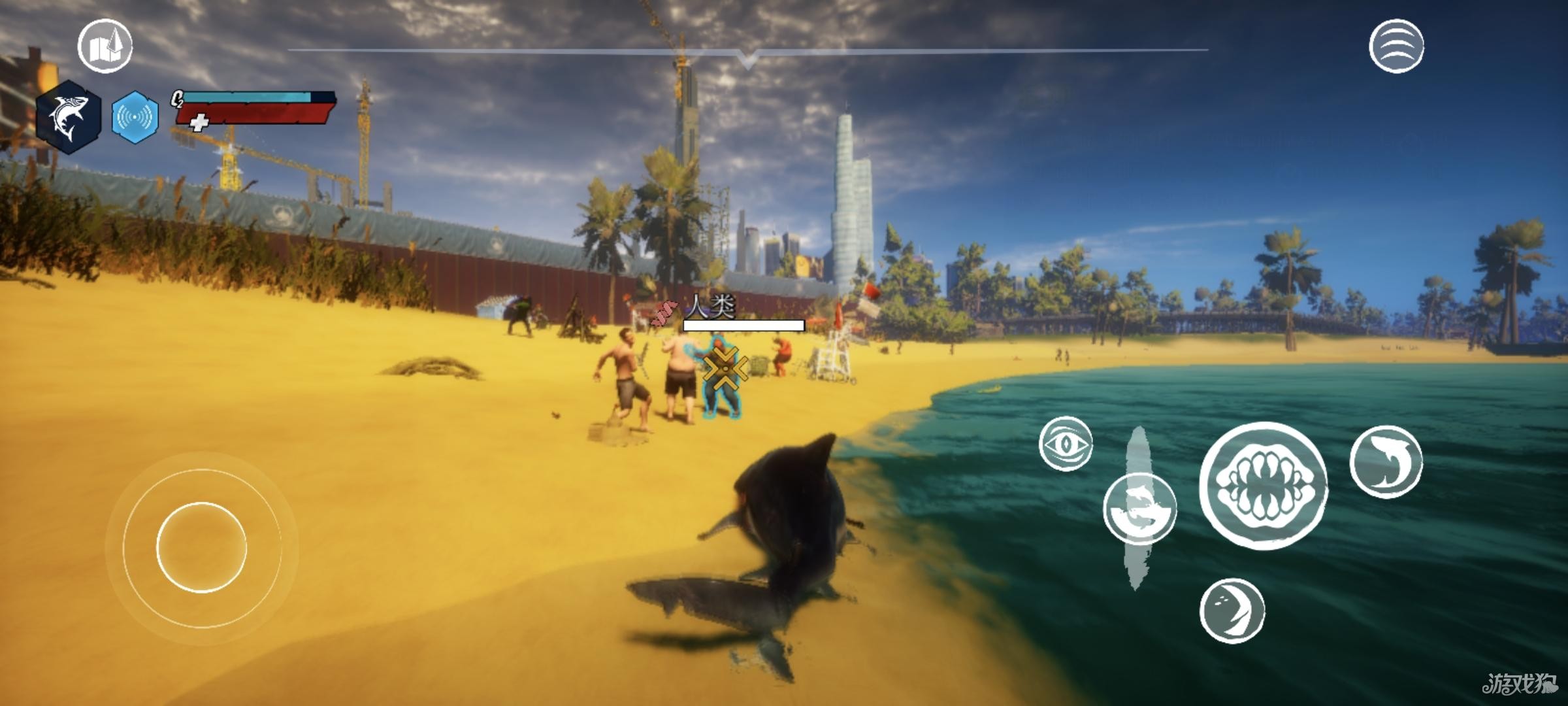Tap the two-dolphins swap button
Image resolution: width=1568 pixels, height=706 pixels.
click(1139, 509)
